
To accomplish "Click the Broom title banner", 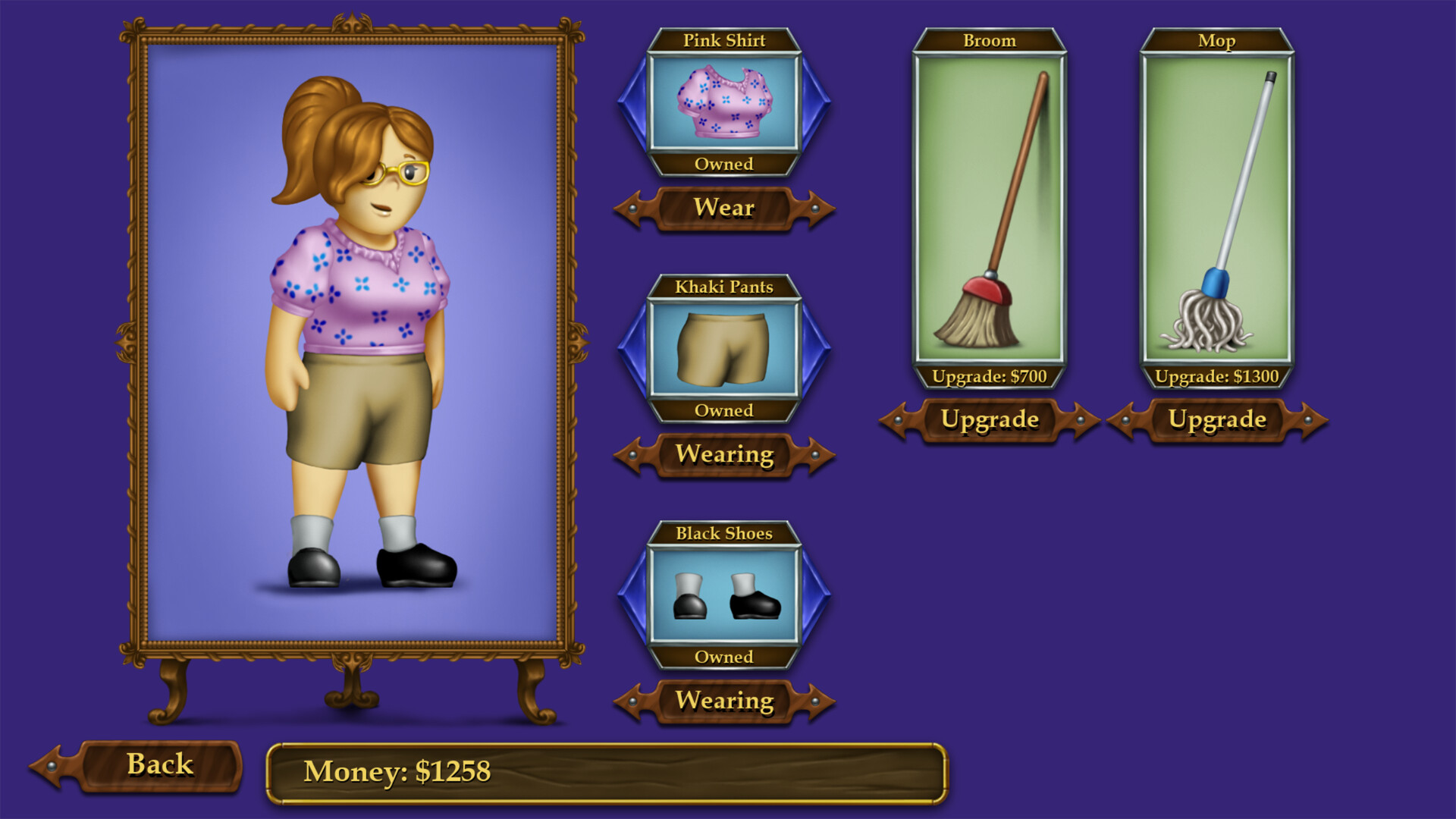I will tap(990, 40).
